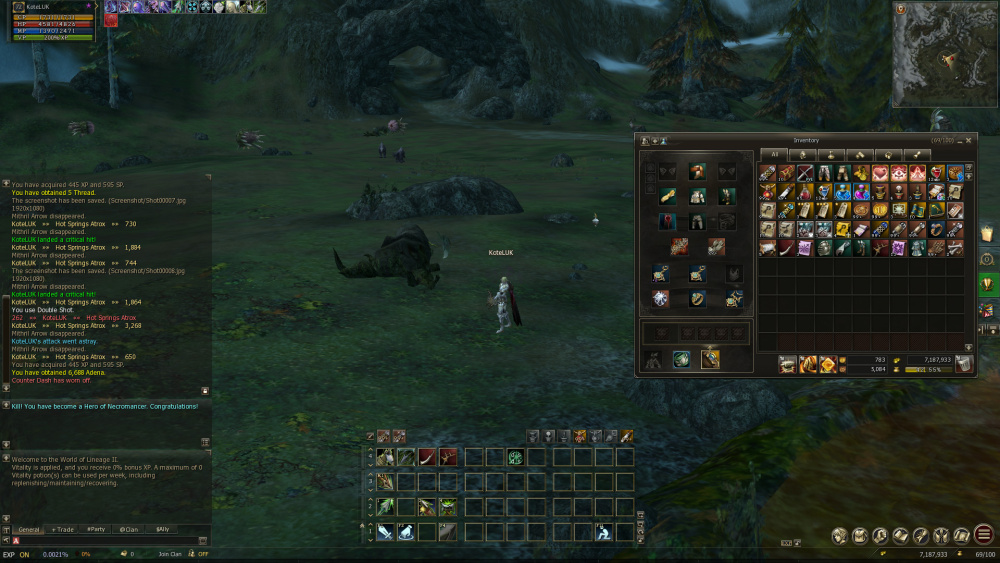Select the red heart item in inventory
The image size is (1000, 563).
880,174
